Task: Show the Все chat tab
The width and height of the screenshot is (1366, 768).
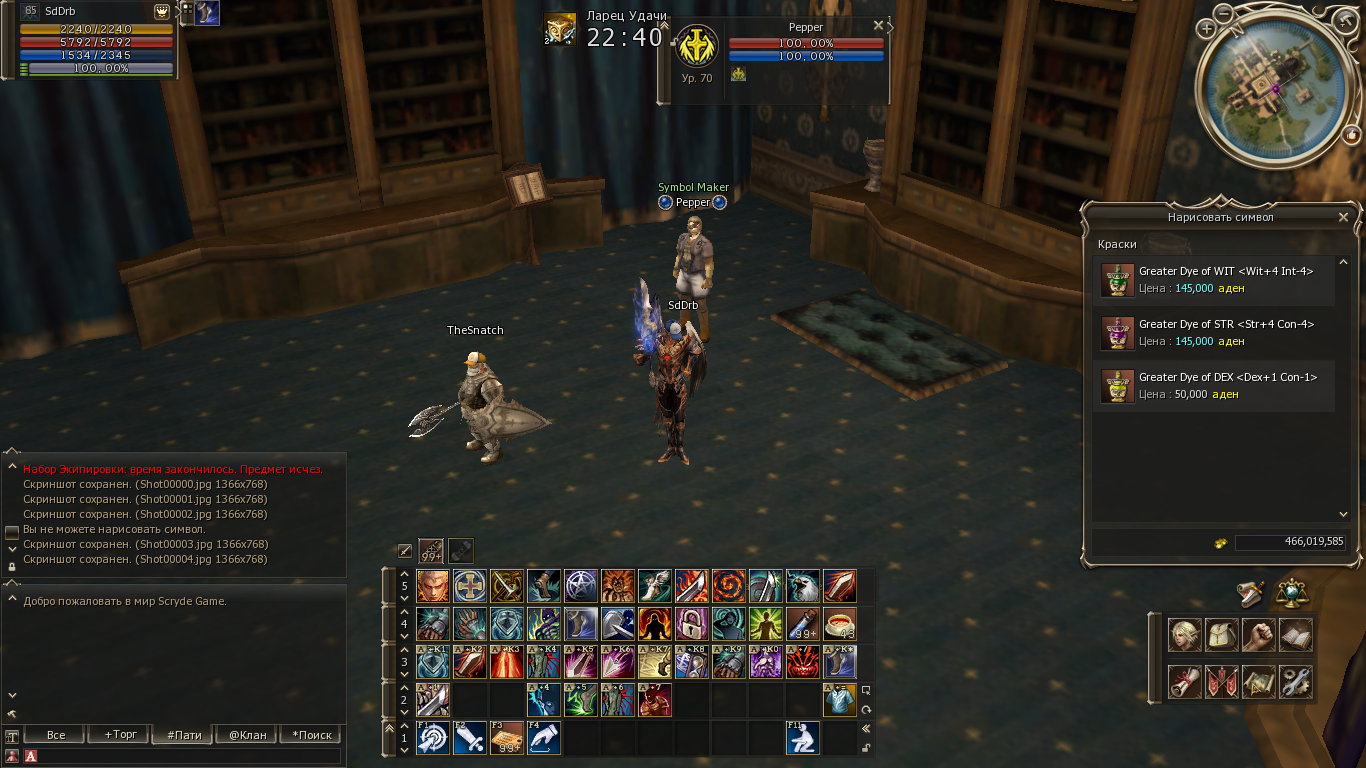Action: pos(56,735)
